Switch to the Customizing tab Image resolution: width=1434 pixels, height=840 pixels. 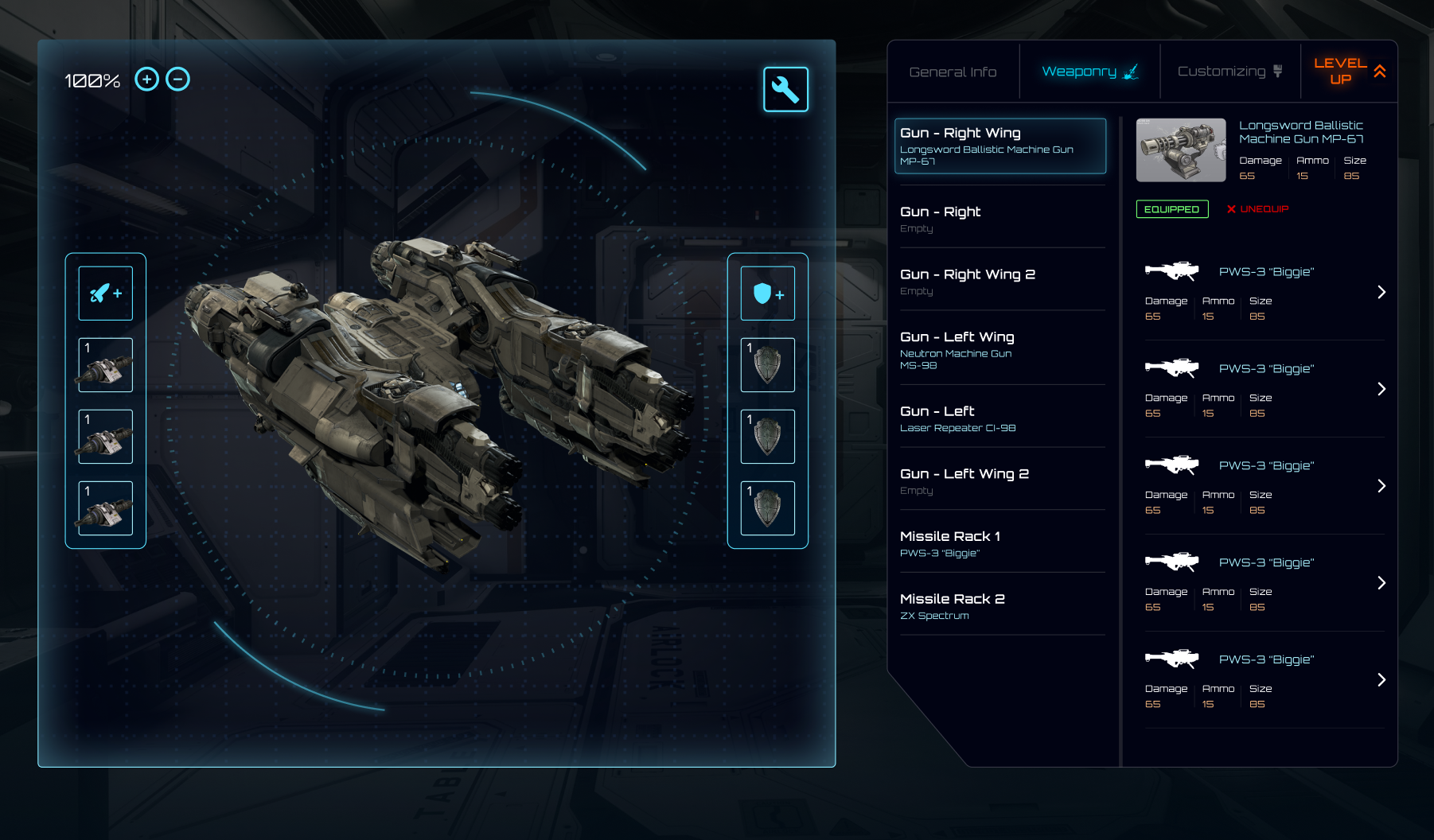click(x=1229, y=72)
